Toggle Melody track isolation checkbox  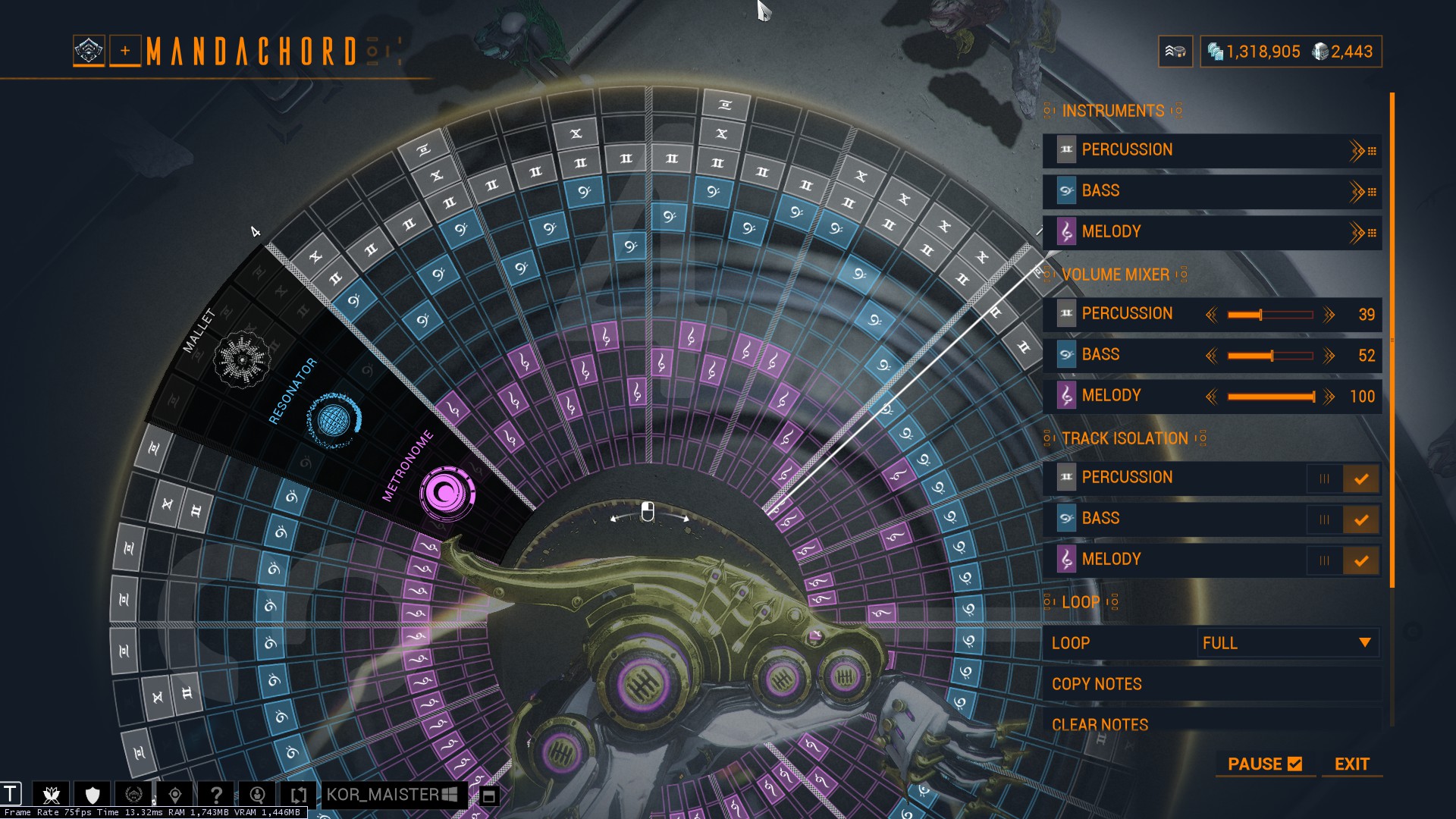pos(1361,560)
